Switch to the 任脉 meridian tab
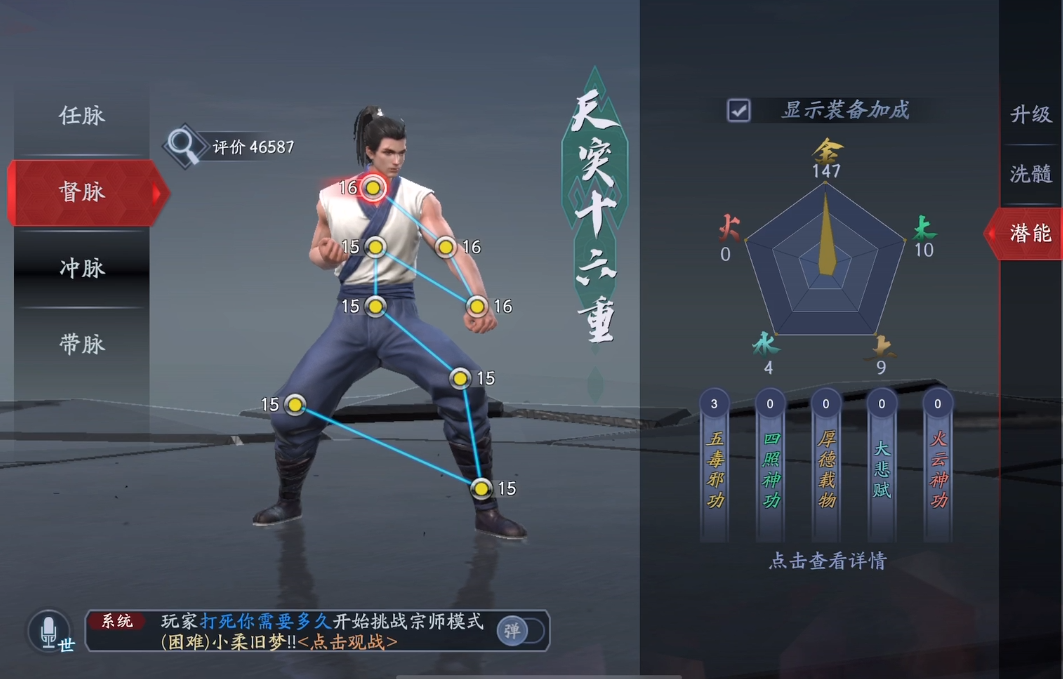The image size is (1063, 679). pyautogui.click(x=82, y=115)
